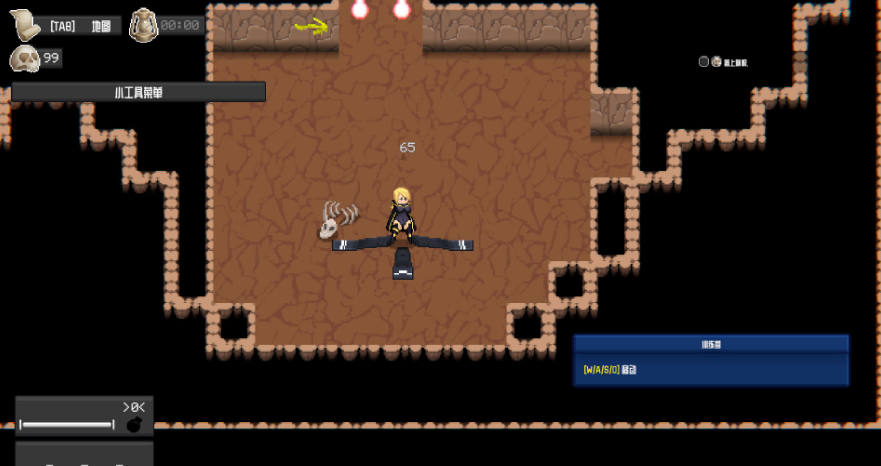Click the skull icon next to 99

pyautogui.click(x=25, y=59)
